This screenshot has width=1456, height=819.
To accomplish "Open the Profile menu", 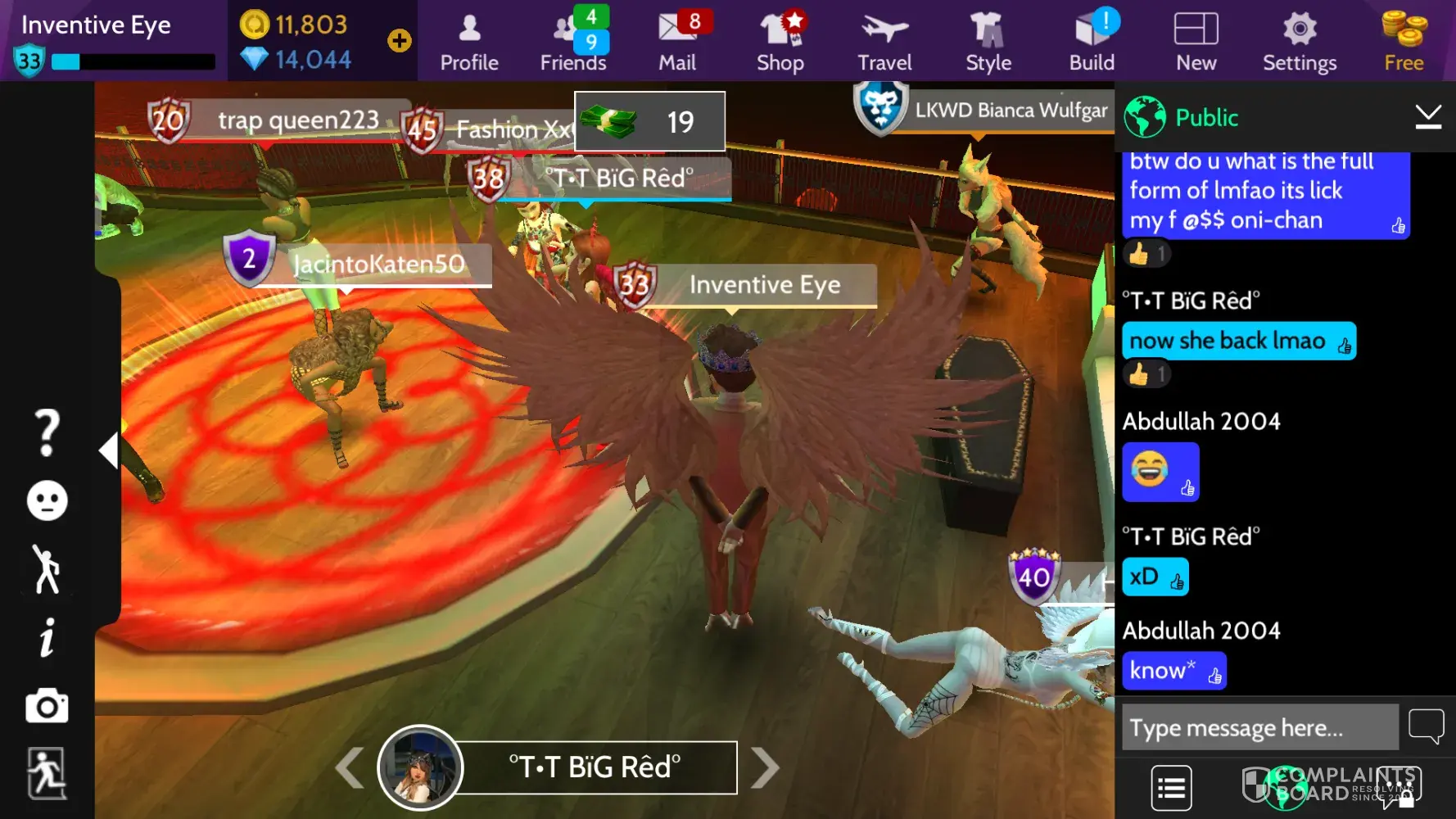I will point(469,42).
